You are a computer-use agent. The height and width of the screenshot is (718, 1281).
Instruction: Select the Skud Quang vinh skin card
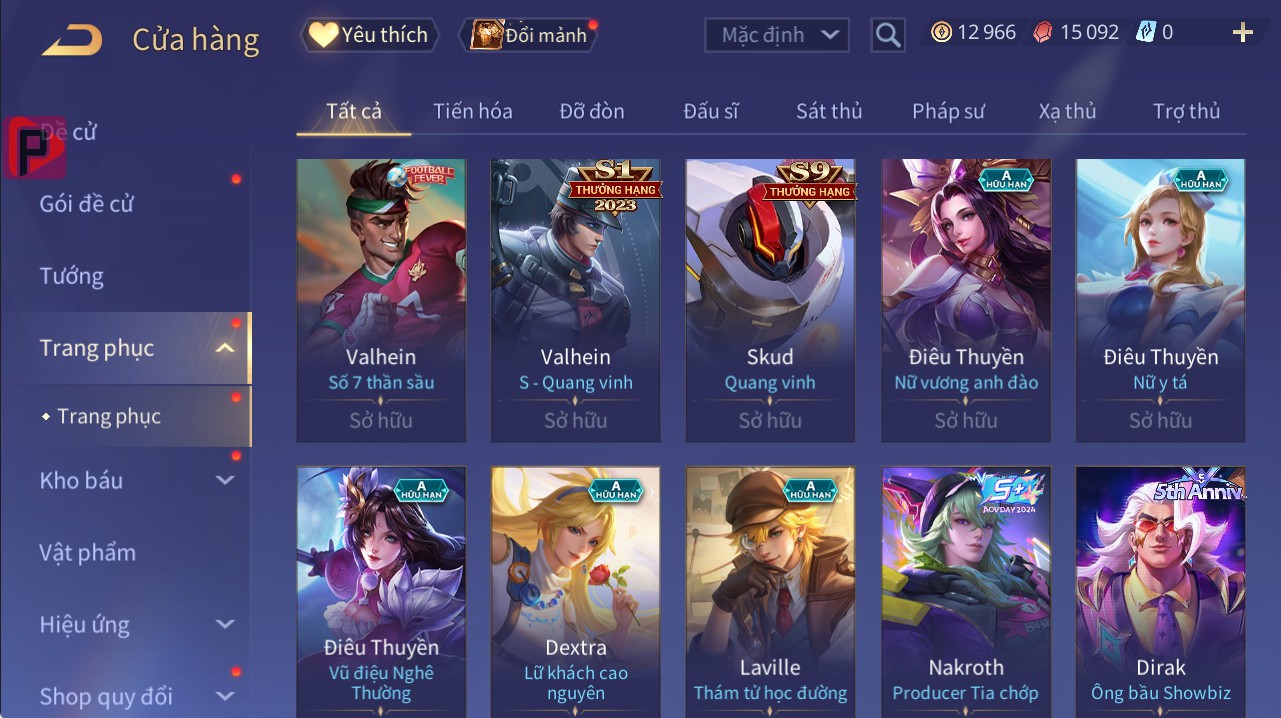(x=770, y=300)
